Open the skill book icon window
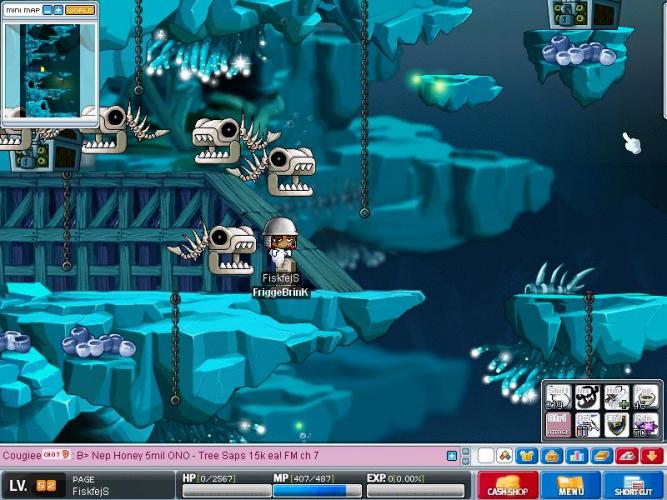Viewport: 667px width, 500px height. pos(600,456)
